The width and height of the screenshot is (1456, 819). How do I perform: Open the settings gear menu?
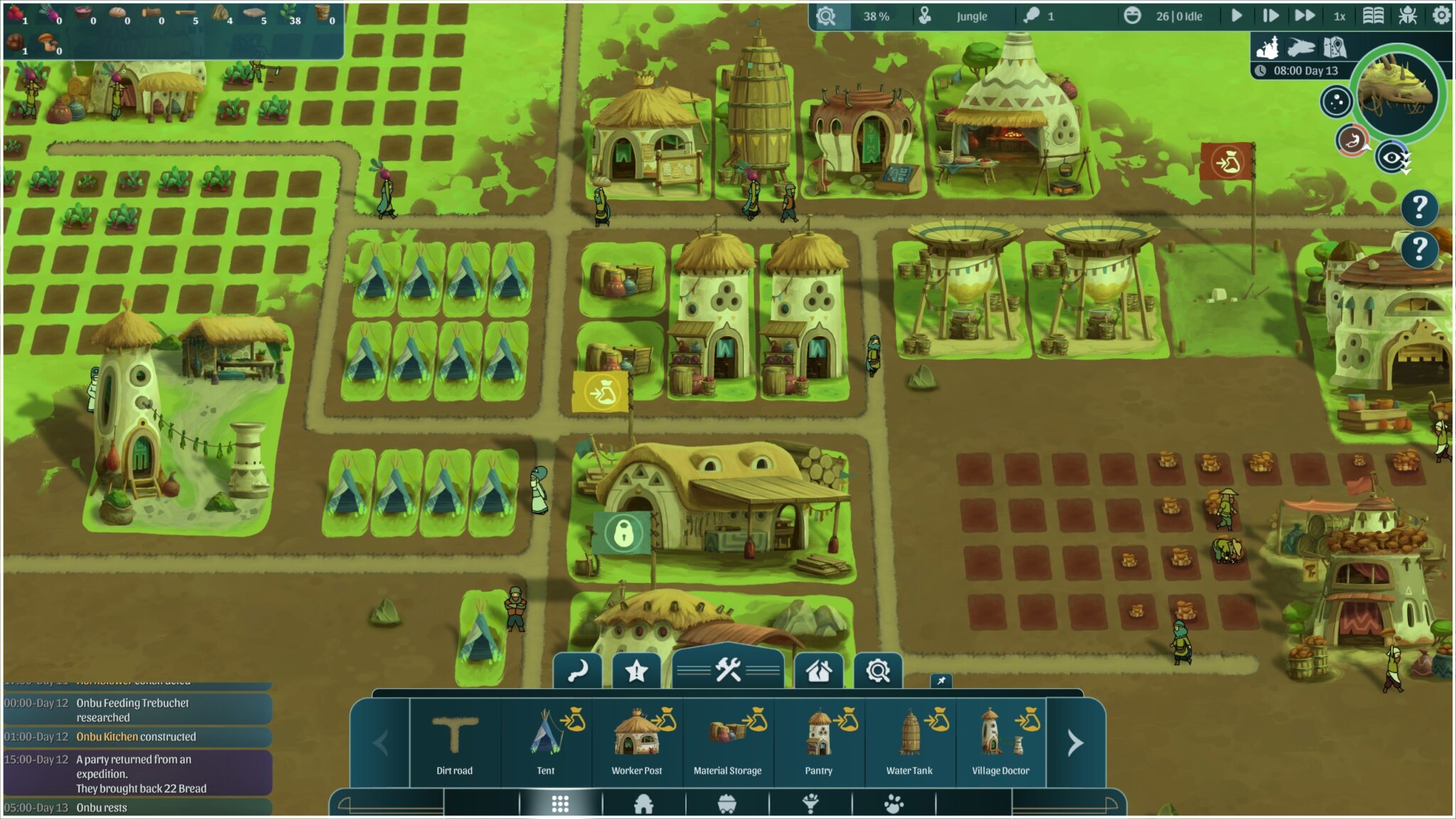coord(1441,16)
